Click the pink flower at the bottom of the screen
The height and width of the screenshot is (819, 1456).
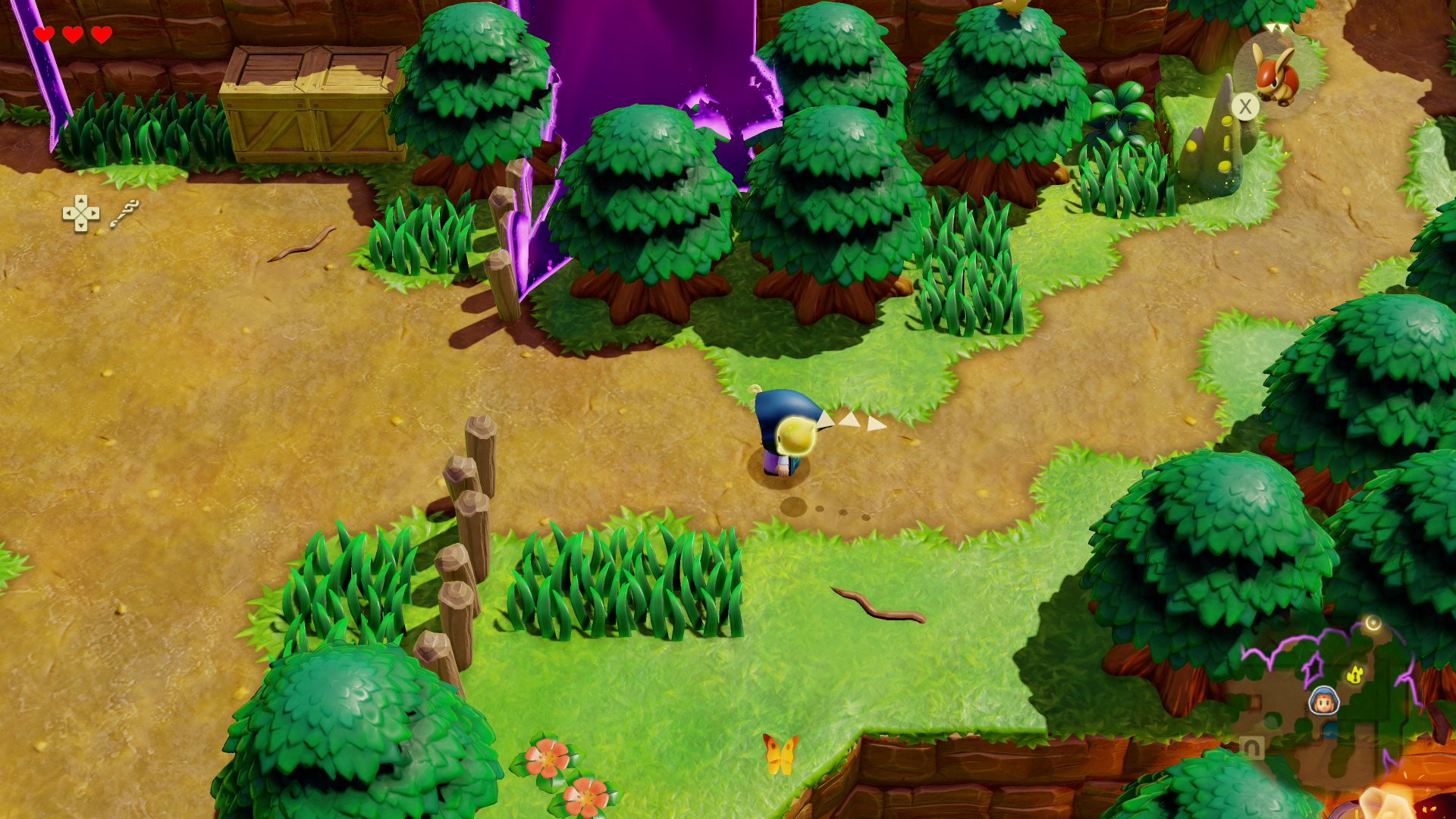point(548,758)
